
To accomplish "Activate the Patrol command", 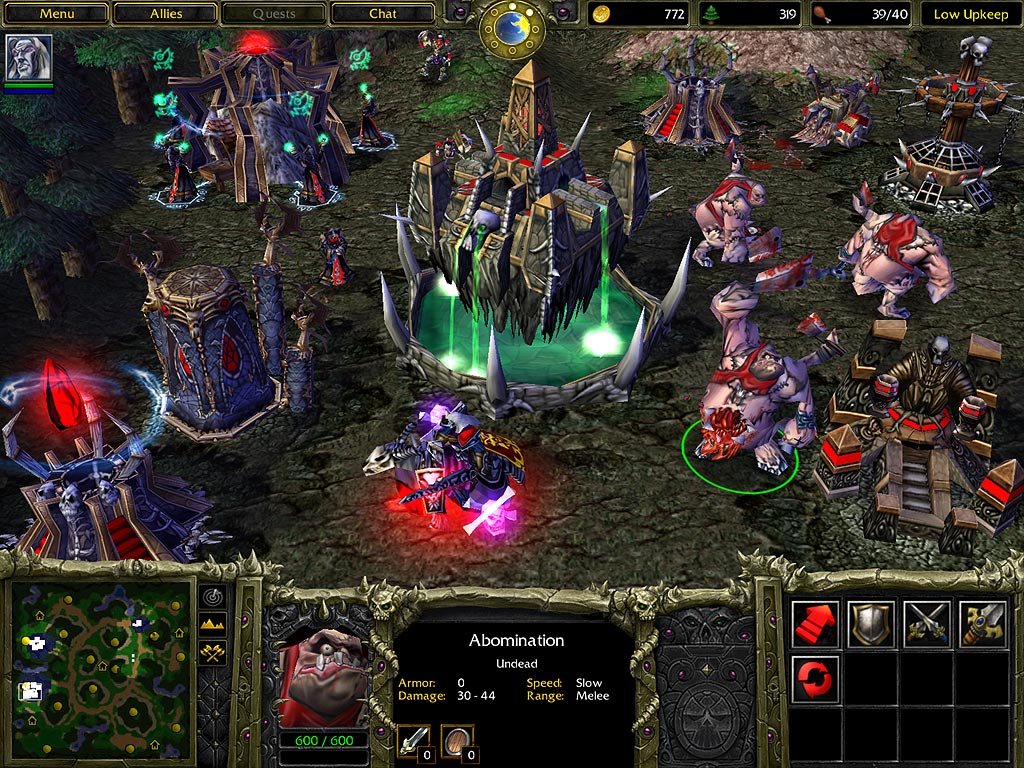I will [815, 677].
